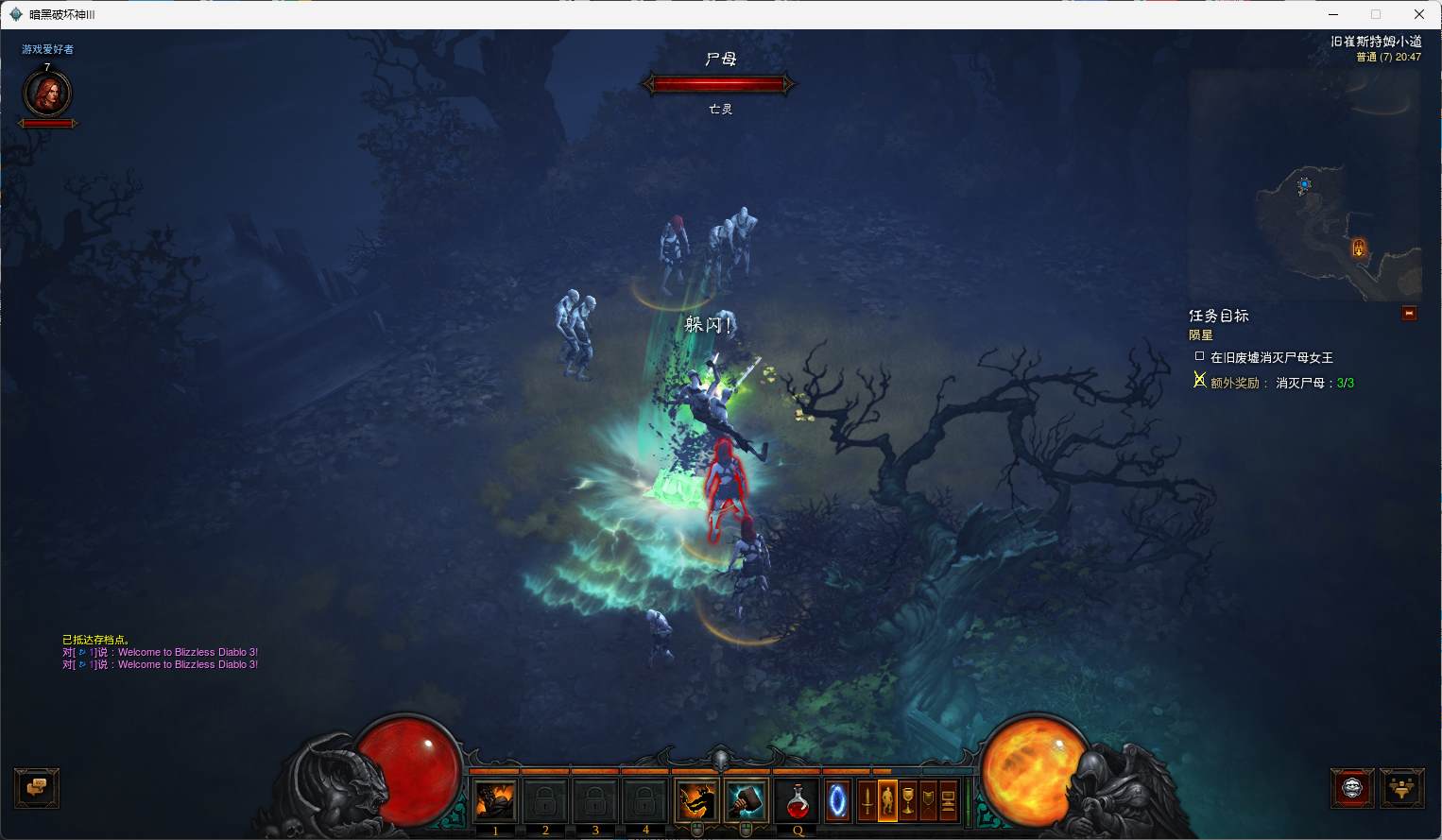This screenshot has width=1442, height=840.
Task: Open the game menu computer icon
Action: 948,801
